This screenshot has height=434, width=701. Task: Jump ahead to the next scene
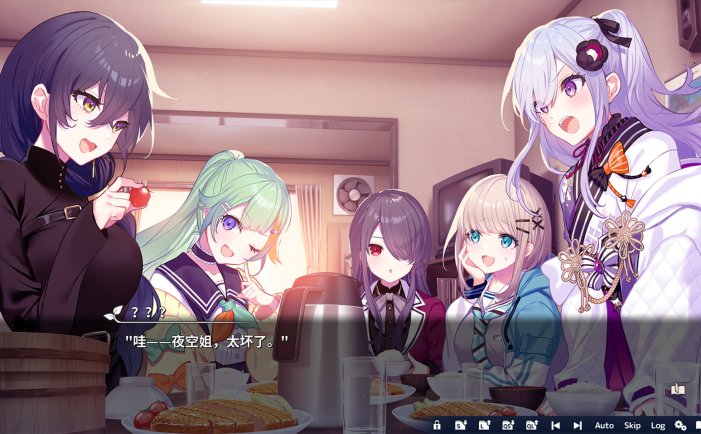[577, 426]
